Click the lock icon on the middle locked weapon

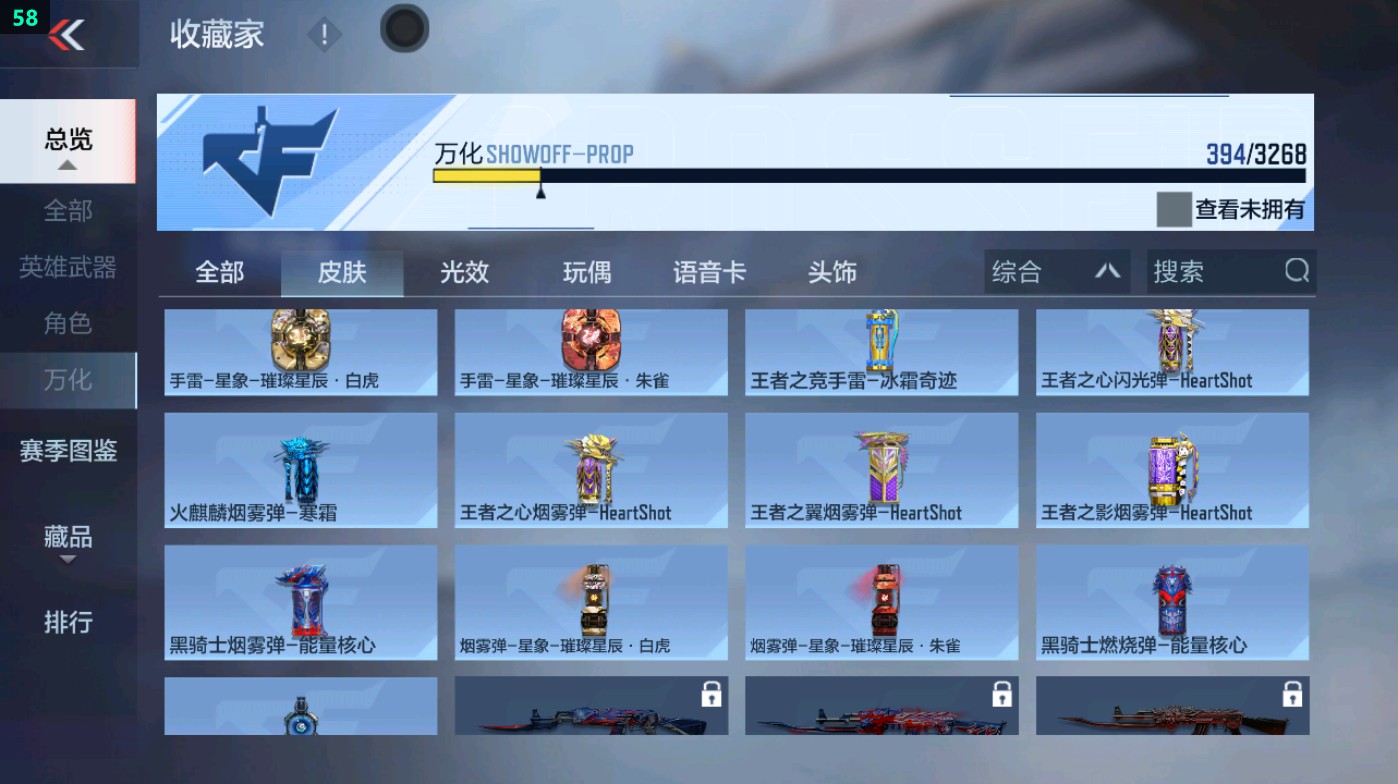click(1002, 695)
